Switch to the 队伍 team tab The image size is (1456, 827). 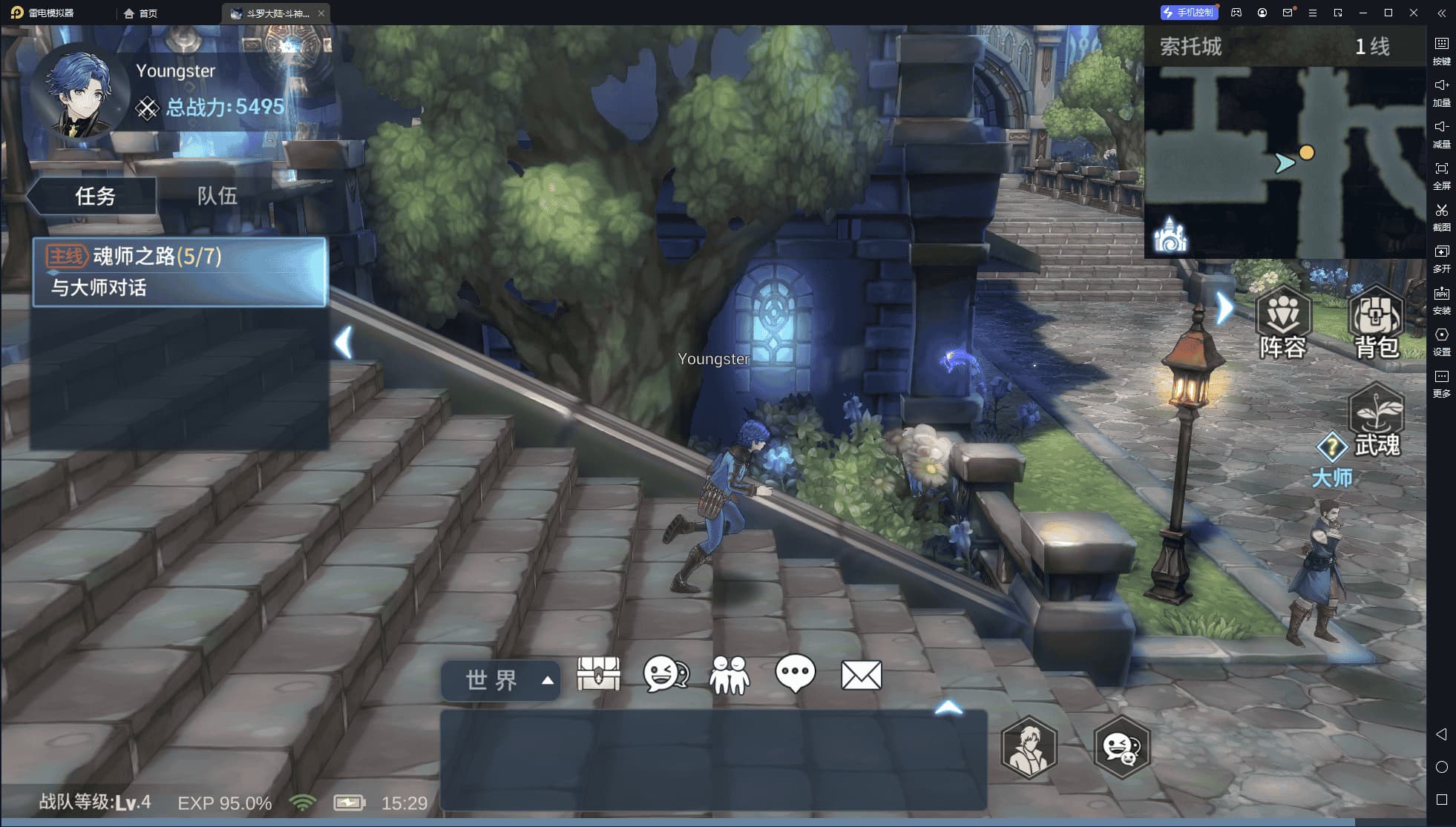click(217, 196)
